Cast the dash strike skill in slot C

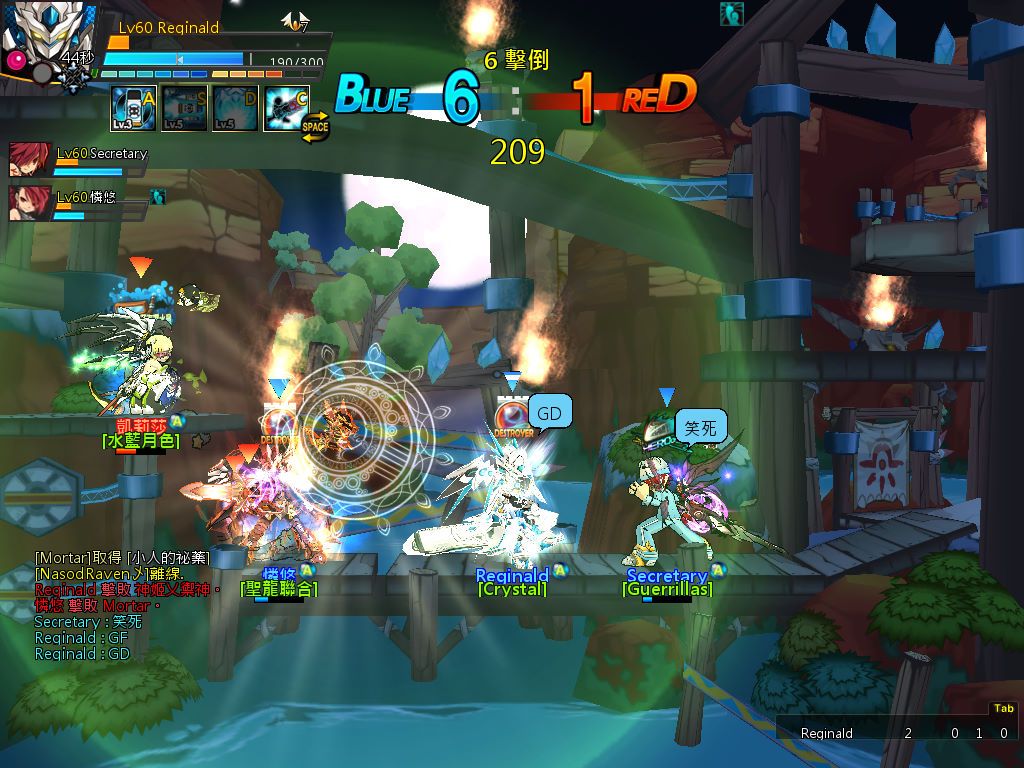(286, 108)
